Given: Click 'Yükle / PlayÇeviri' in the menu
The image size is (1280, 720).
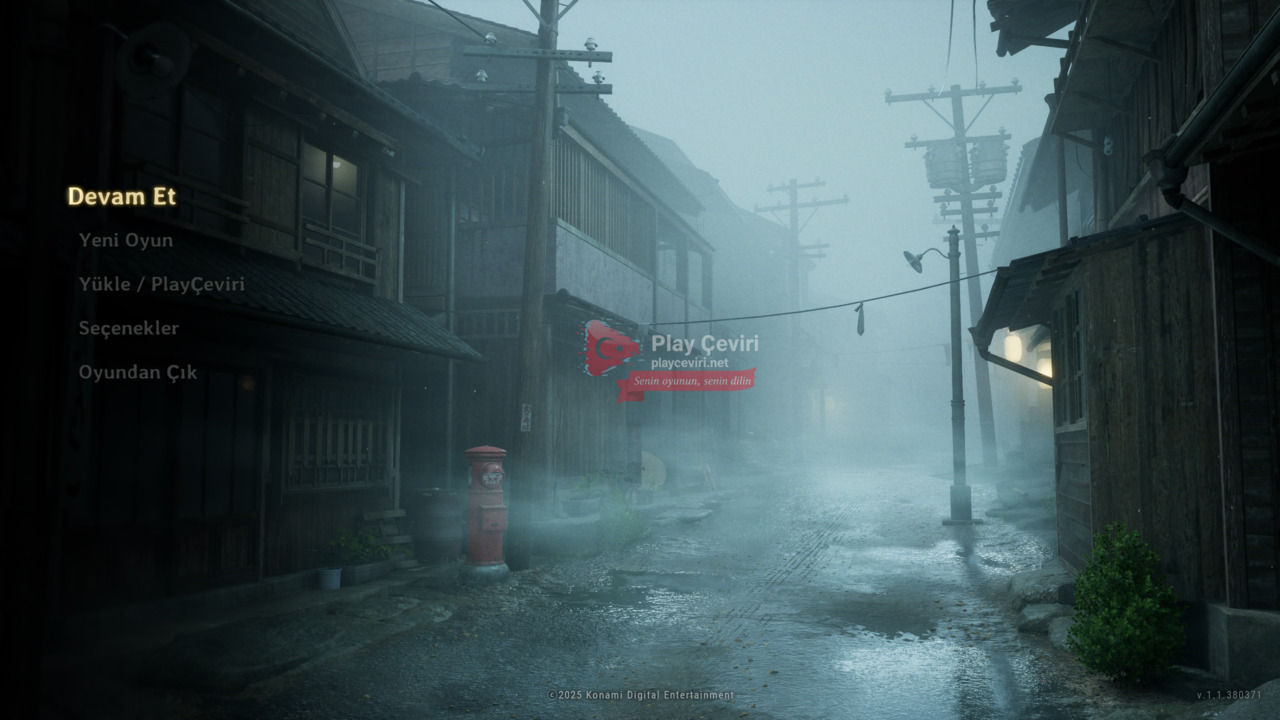Looking at the screenshot, I should pyautogui.click(x=162, y=284).
